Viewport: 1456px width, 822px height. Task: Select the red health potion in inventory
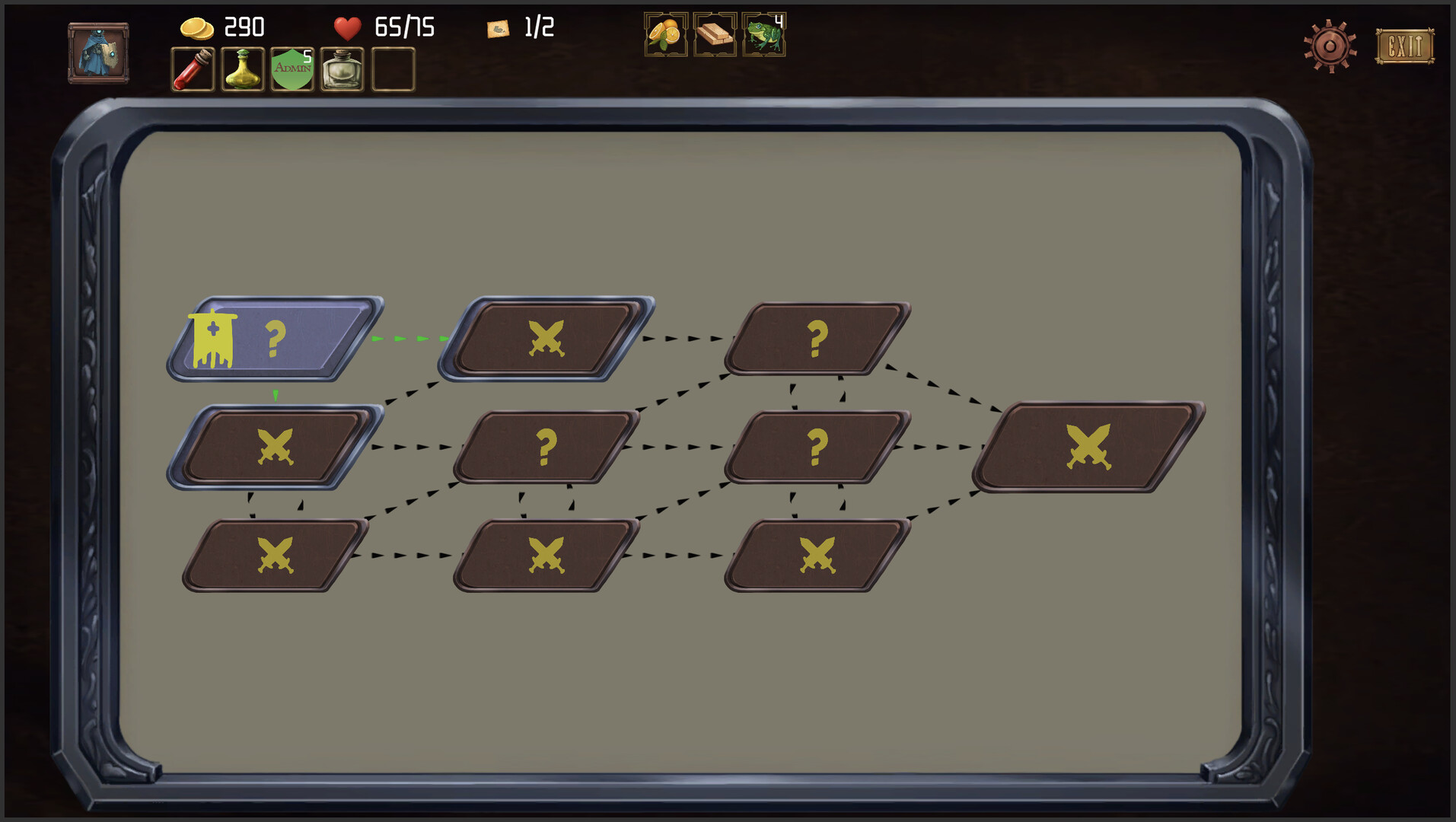click(192, 68)
